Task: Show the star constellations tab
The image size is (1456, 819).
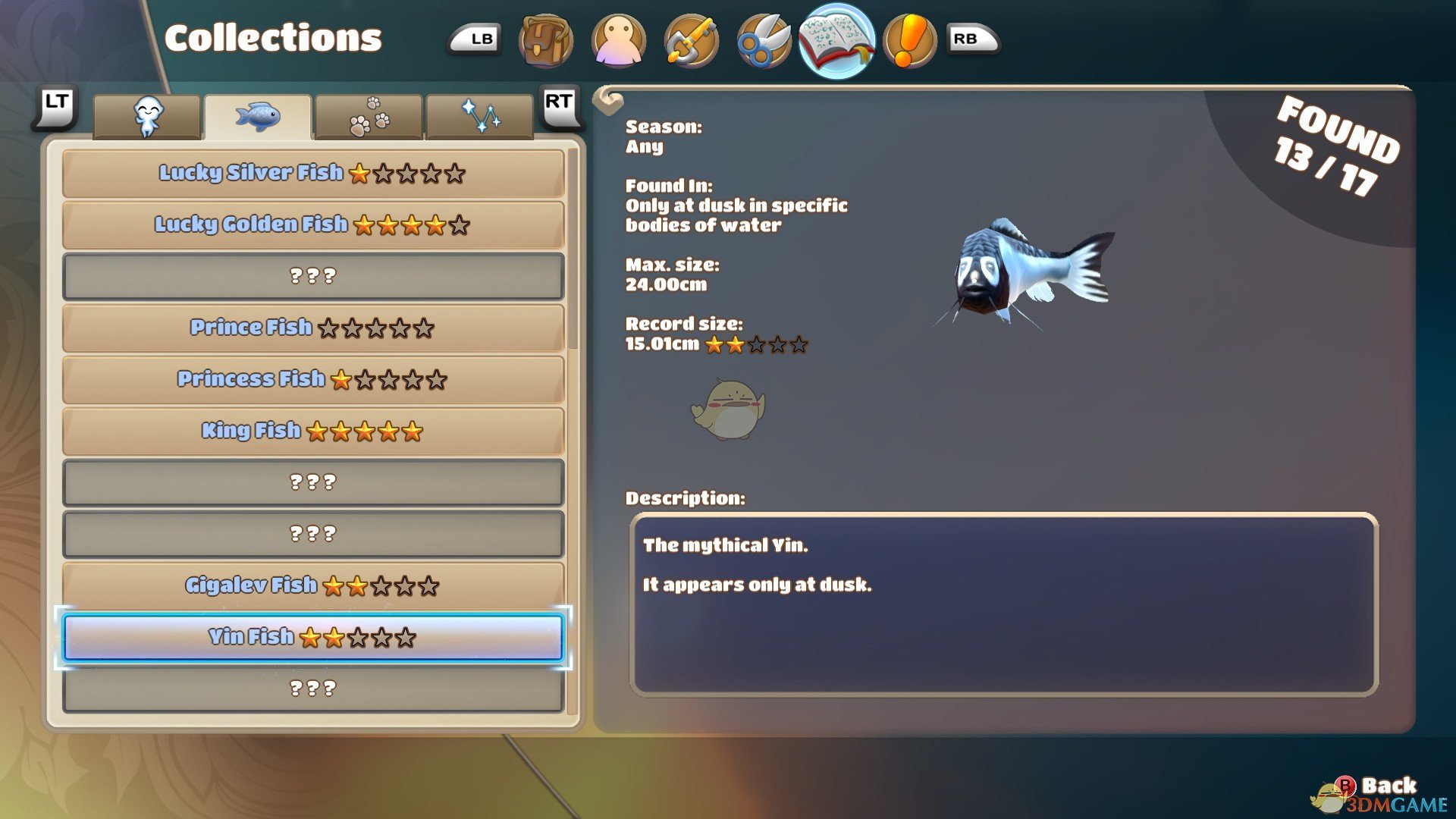Action: coord(479,118)
